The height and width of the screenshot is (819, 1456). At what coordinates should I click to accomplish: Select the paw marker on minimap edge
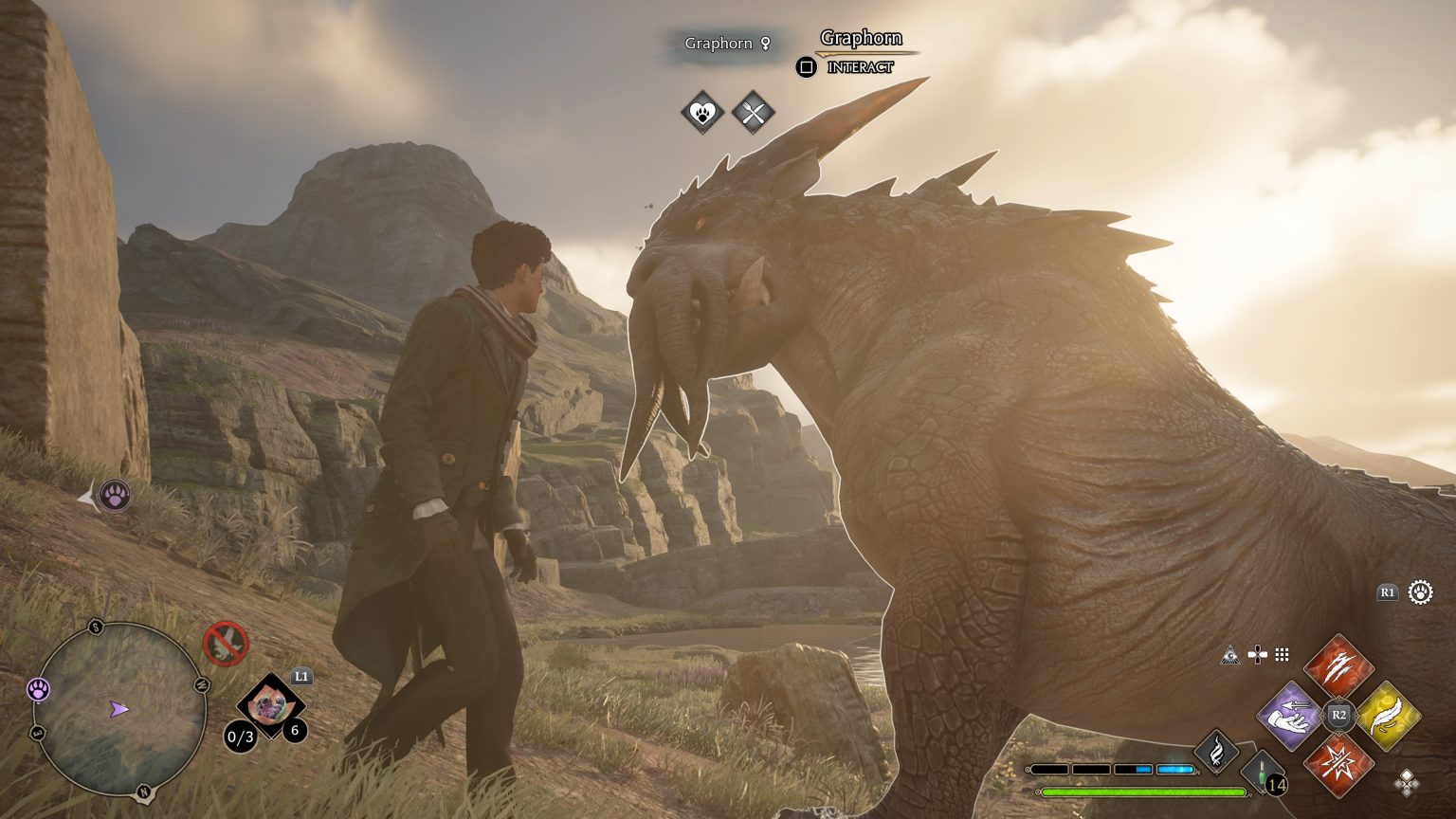point(38,689)
